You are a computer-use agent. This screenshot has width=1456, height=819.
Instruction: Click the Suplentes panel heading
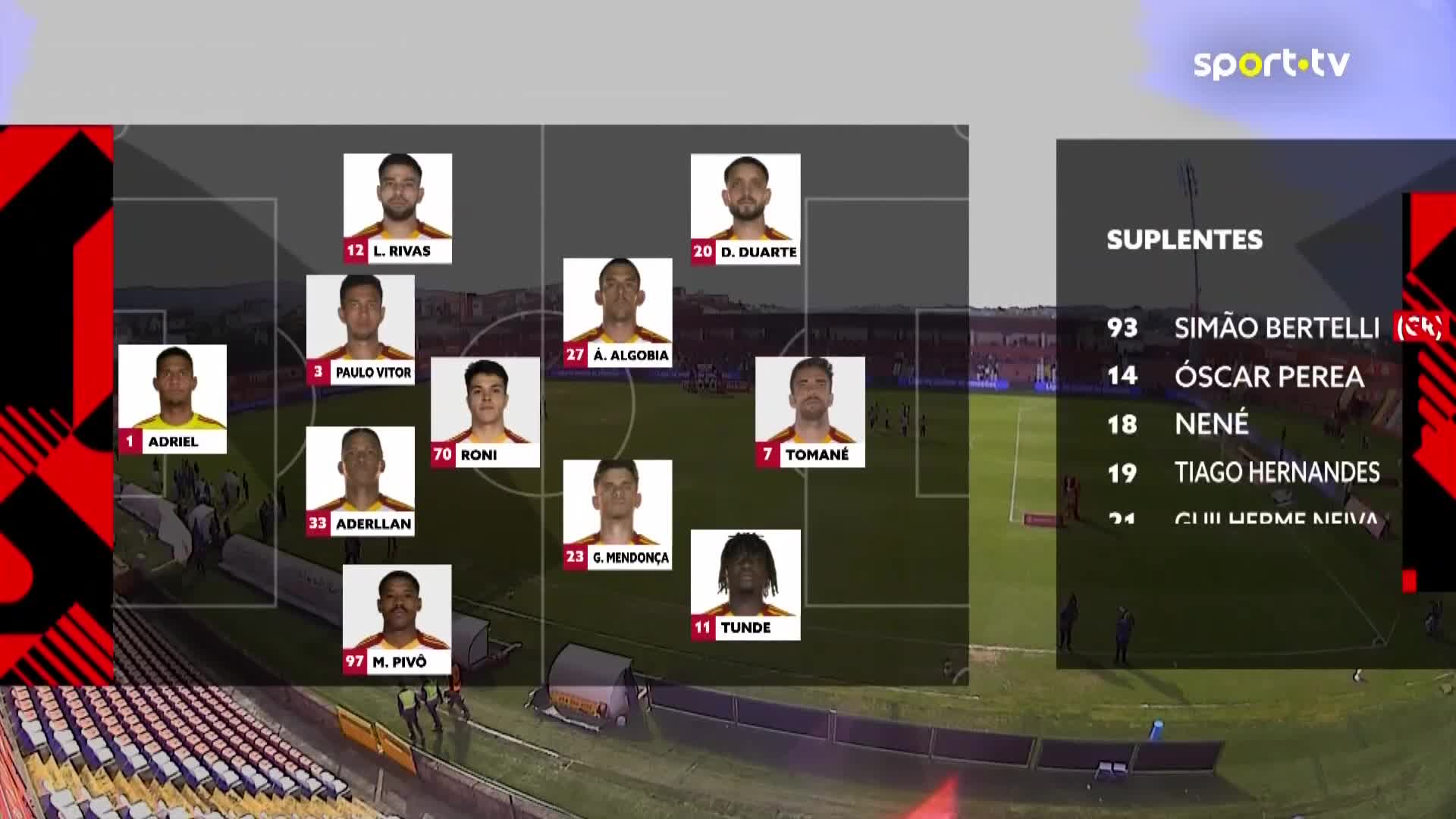point(1185,240)
